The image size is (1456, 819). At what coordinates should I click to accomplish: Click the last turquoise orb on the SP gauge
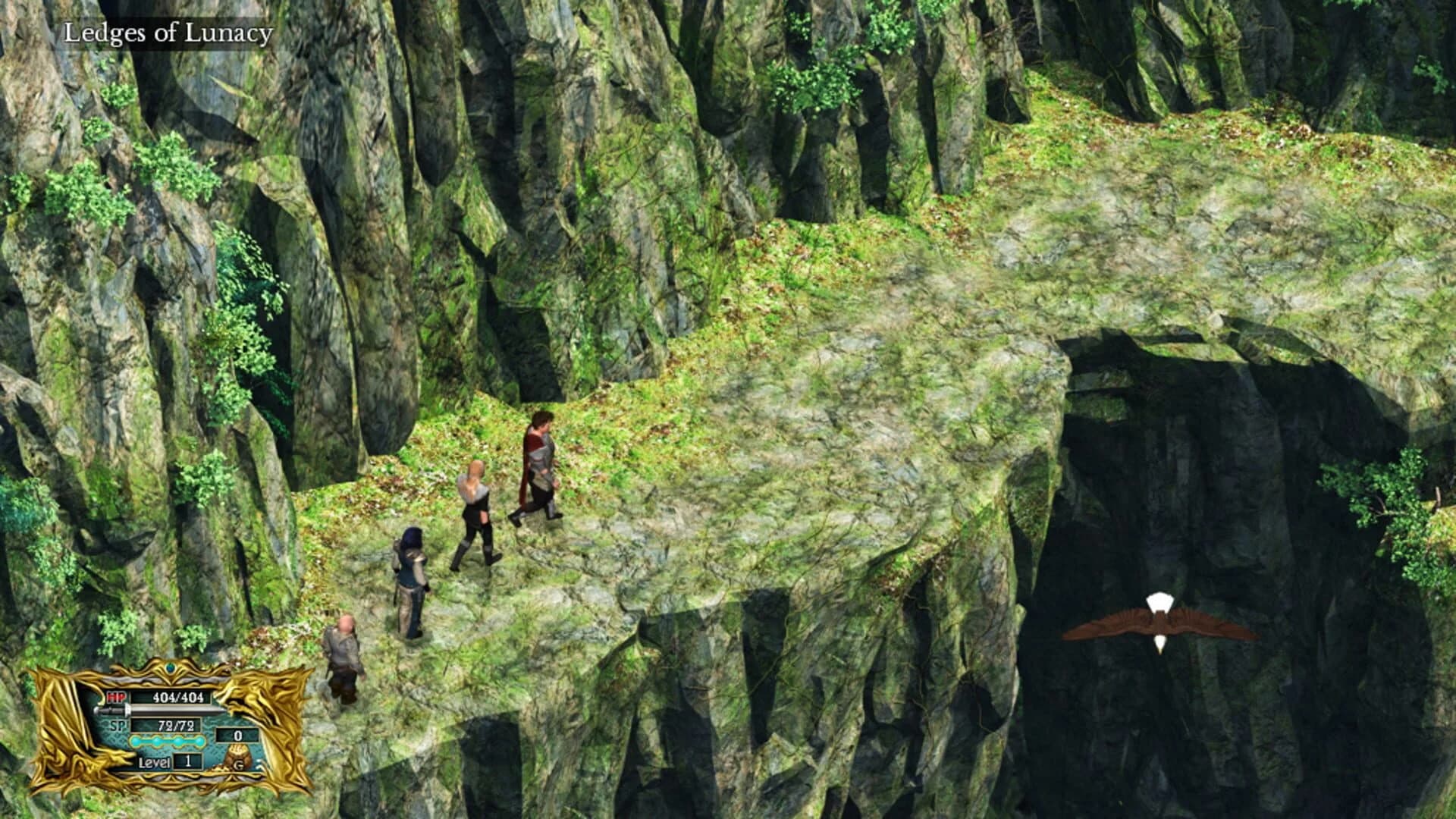(x=200, y=741)
